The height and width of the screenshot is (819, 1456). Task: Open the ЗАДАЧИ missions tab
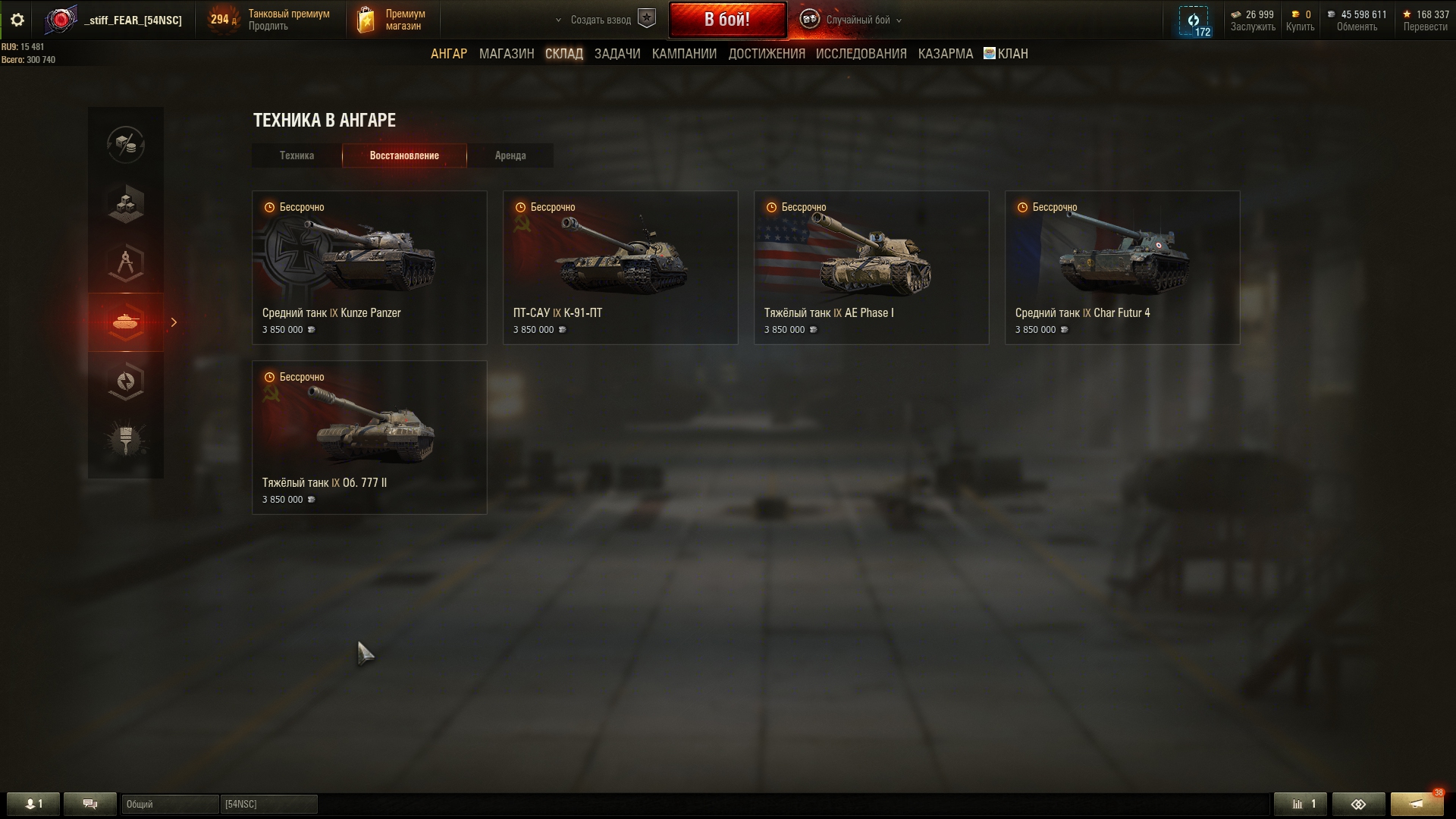tap(617, 54)
